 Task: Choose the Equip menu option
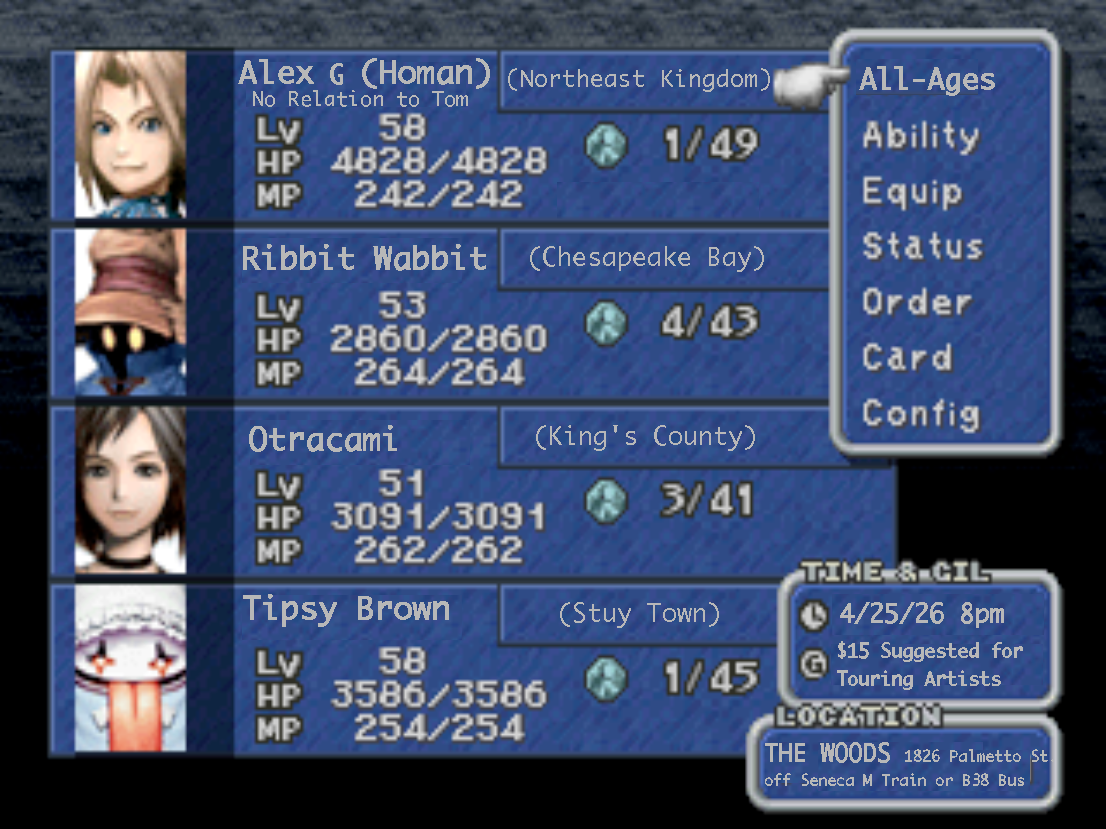912,191
